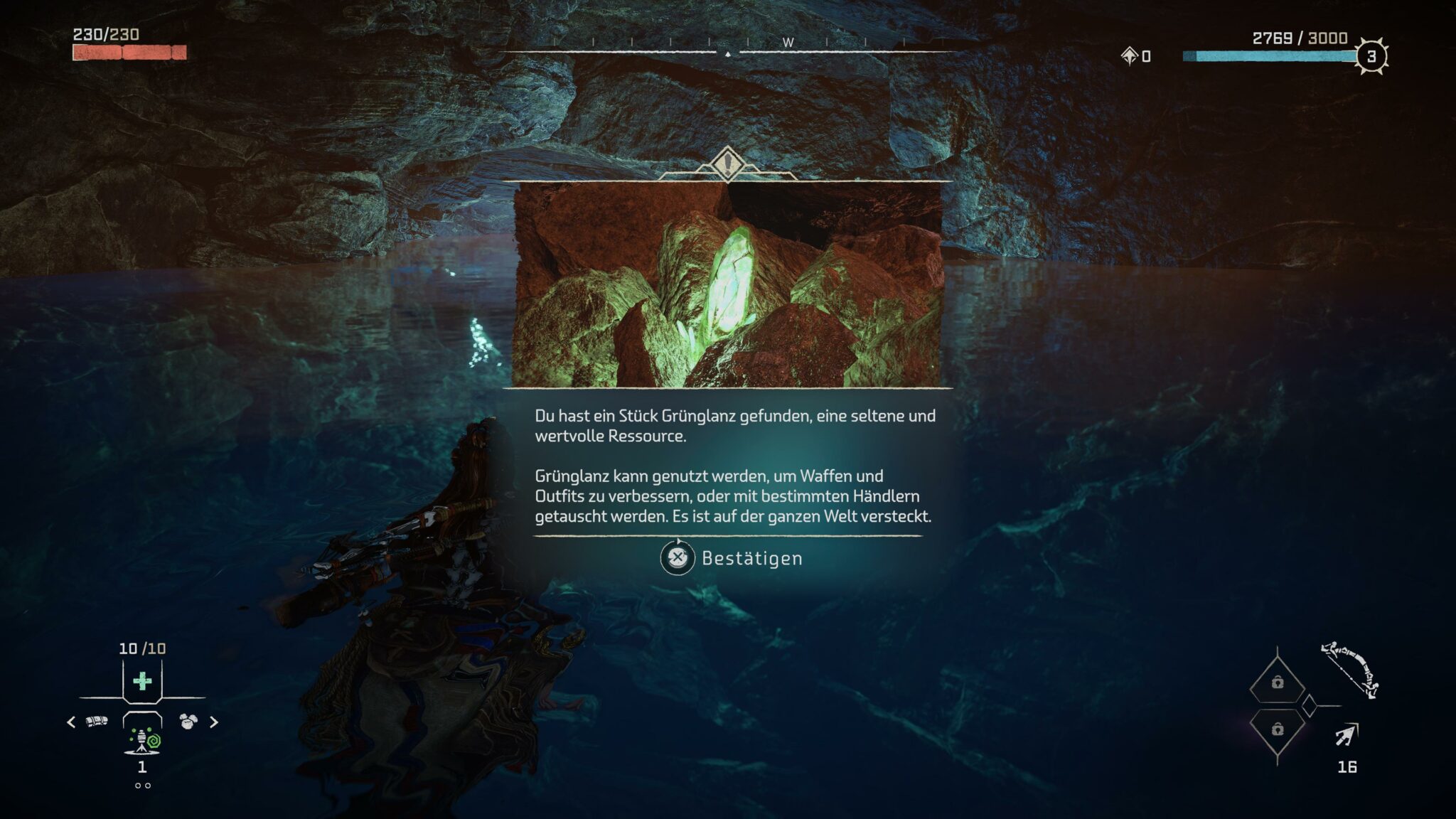Image resolution: width=1456 pixels, height=819 pixels.
Task: Click the rocks resource icon right of the toolbar
Action: pyautogui.click(x=188, y=721)
